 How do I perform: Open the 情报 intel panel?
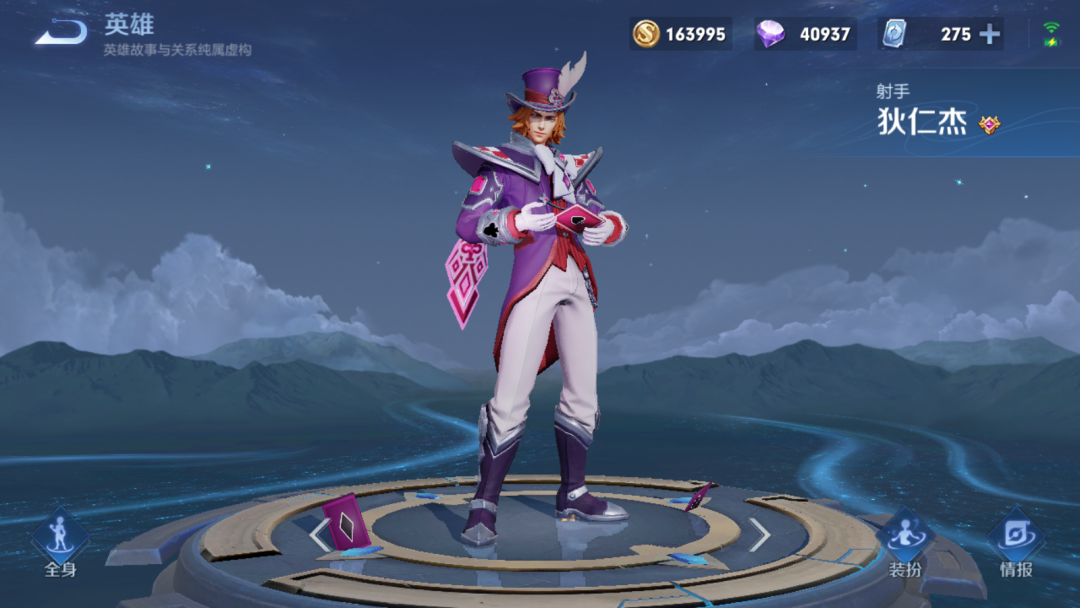(1016, 545)
